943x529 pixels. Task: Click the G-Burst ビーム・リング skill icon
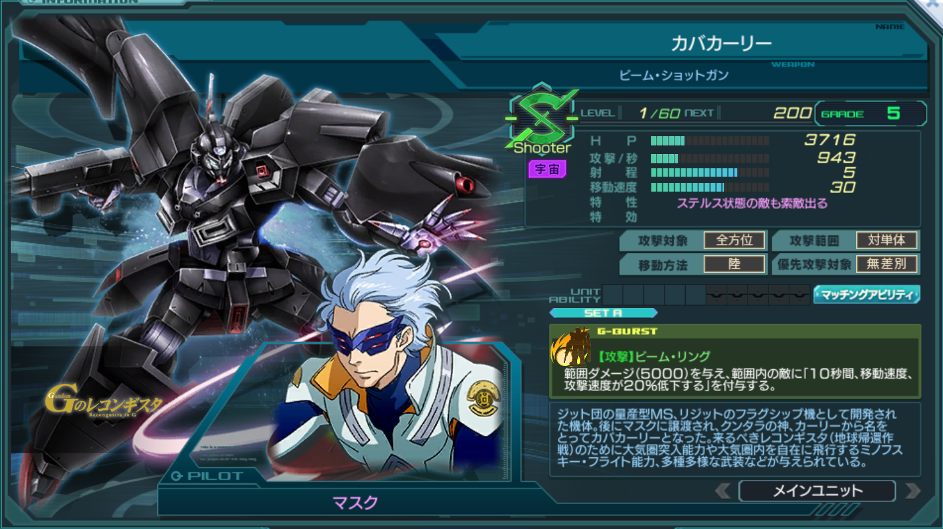[x=571, y=348]
